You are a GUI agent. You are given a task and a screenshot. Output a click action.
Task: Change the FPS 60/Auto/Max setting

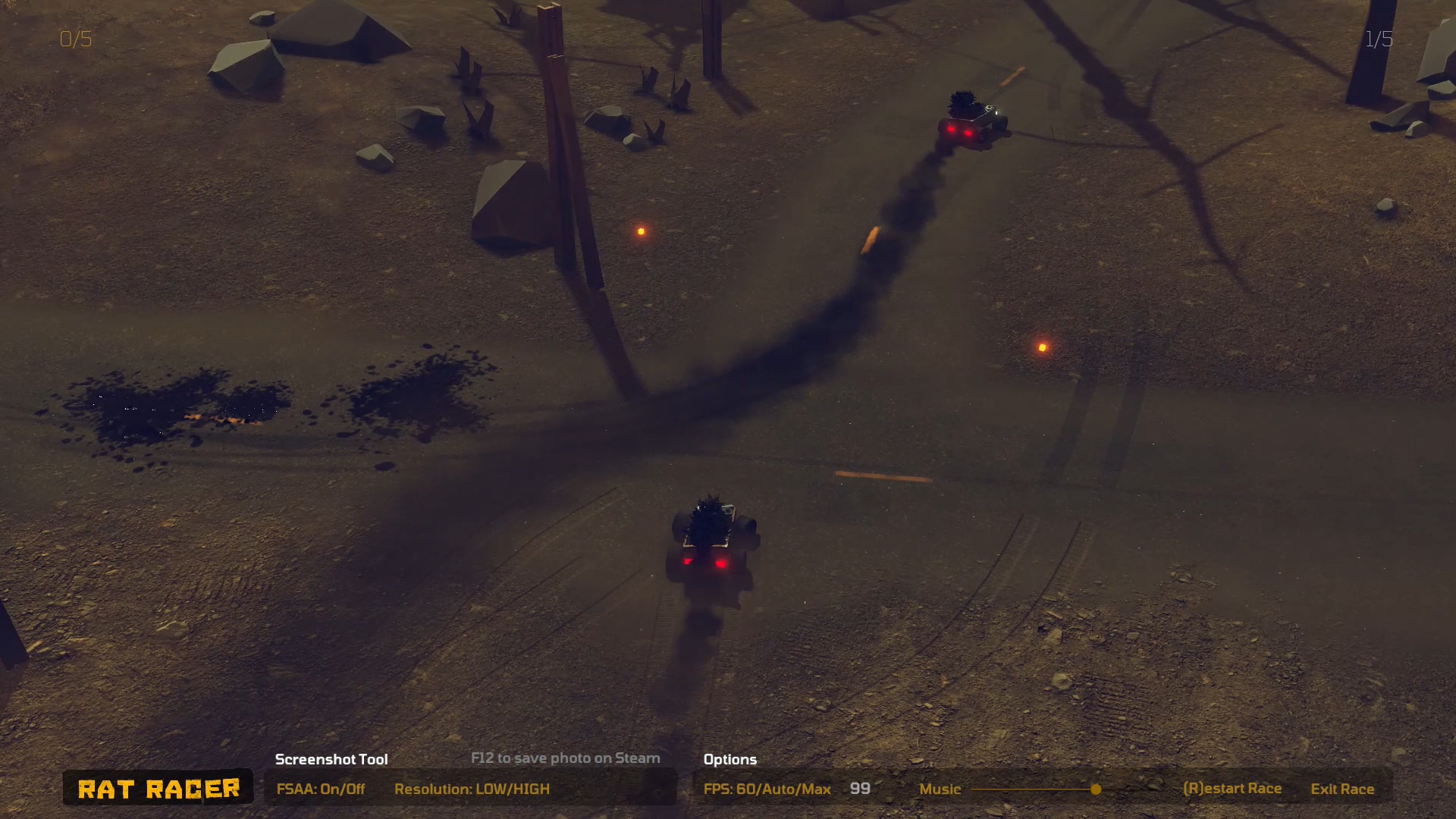[767, 789]
